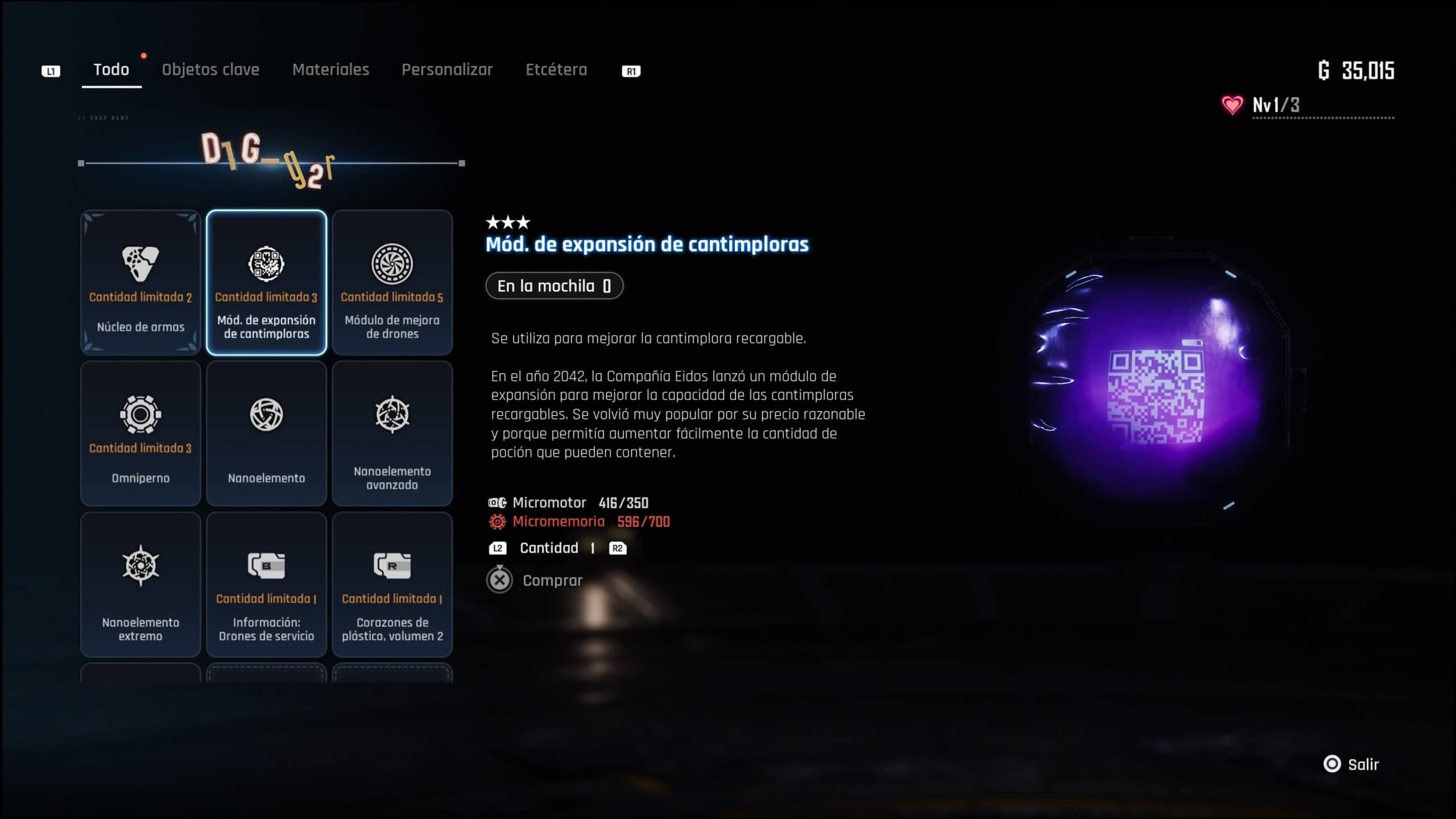Switch to the Personalizar tab
The image size is (1456, 819).
pos(447,70)
